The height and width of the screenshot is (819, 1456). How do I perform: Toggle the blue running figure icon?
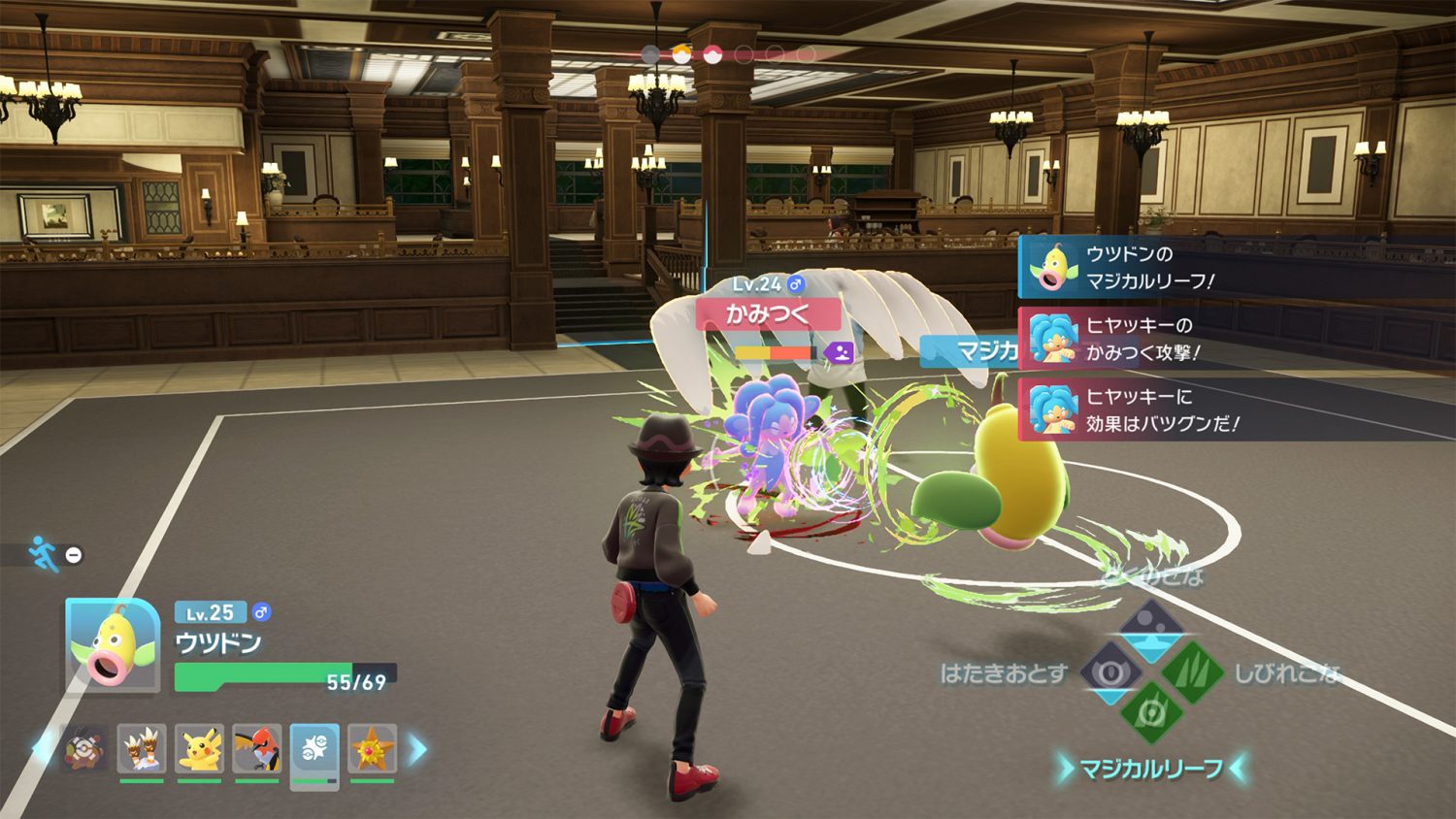43,554
